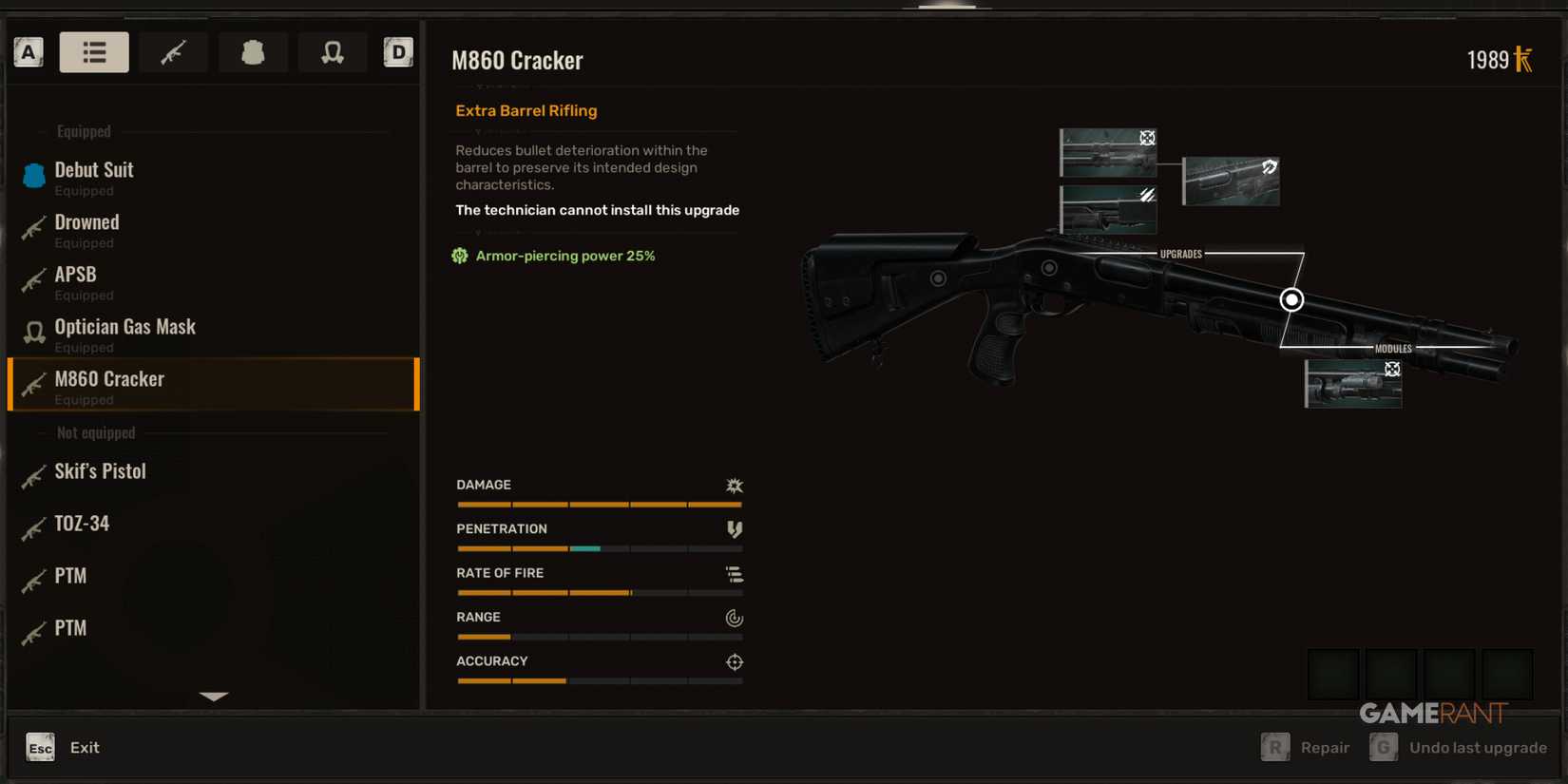Open the gas mask category icon
This screenshot has width=1568, height=784.
(x=333, y=51)
